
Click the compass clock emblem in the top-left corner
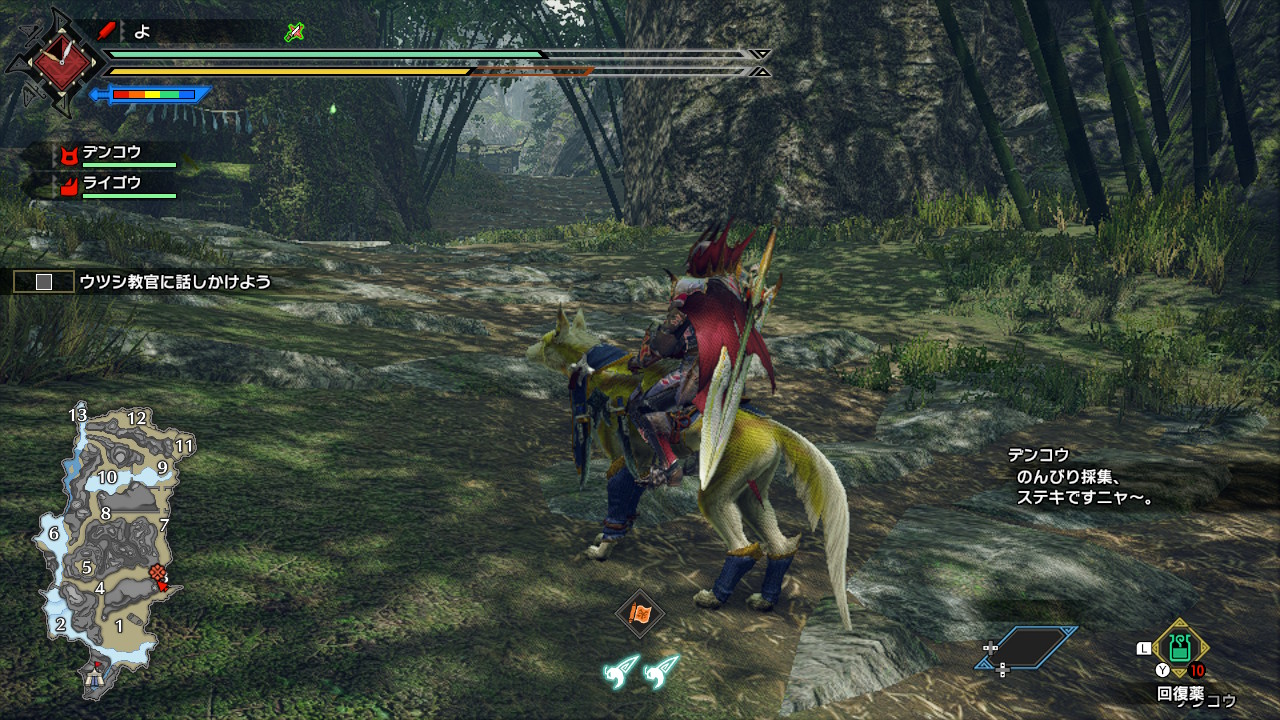click(x=60, y=60)
